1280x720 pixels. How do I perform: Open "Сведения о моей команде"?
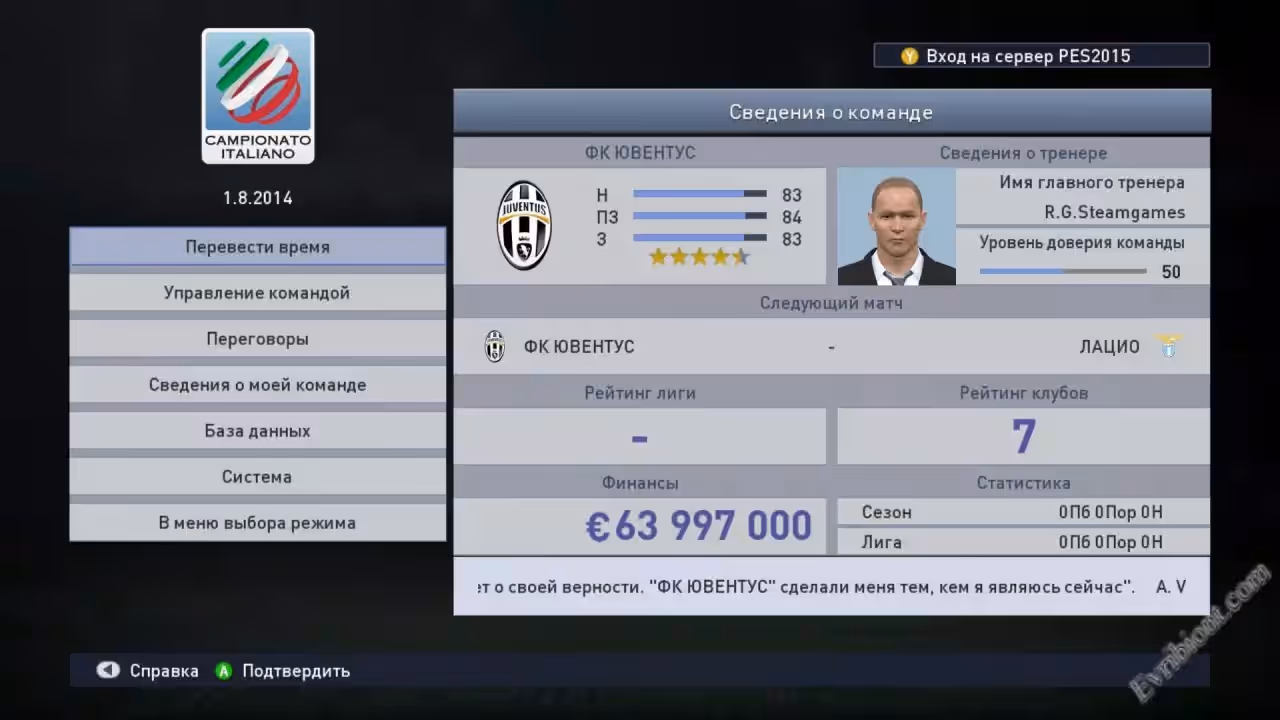click(257, 385)
